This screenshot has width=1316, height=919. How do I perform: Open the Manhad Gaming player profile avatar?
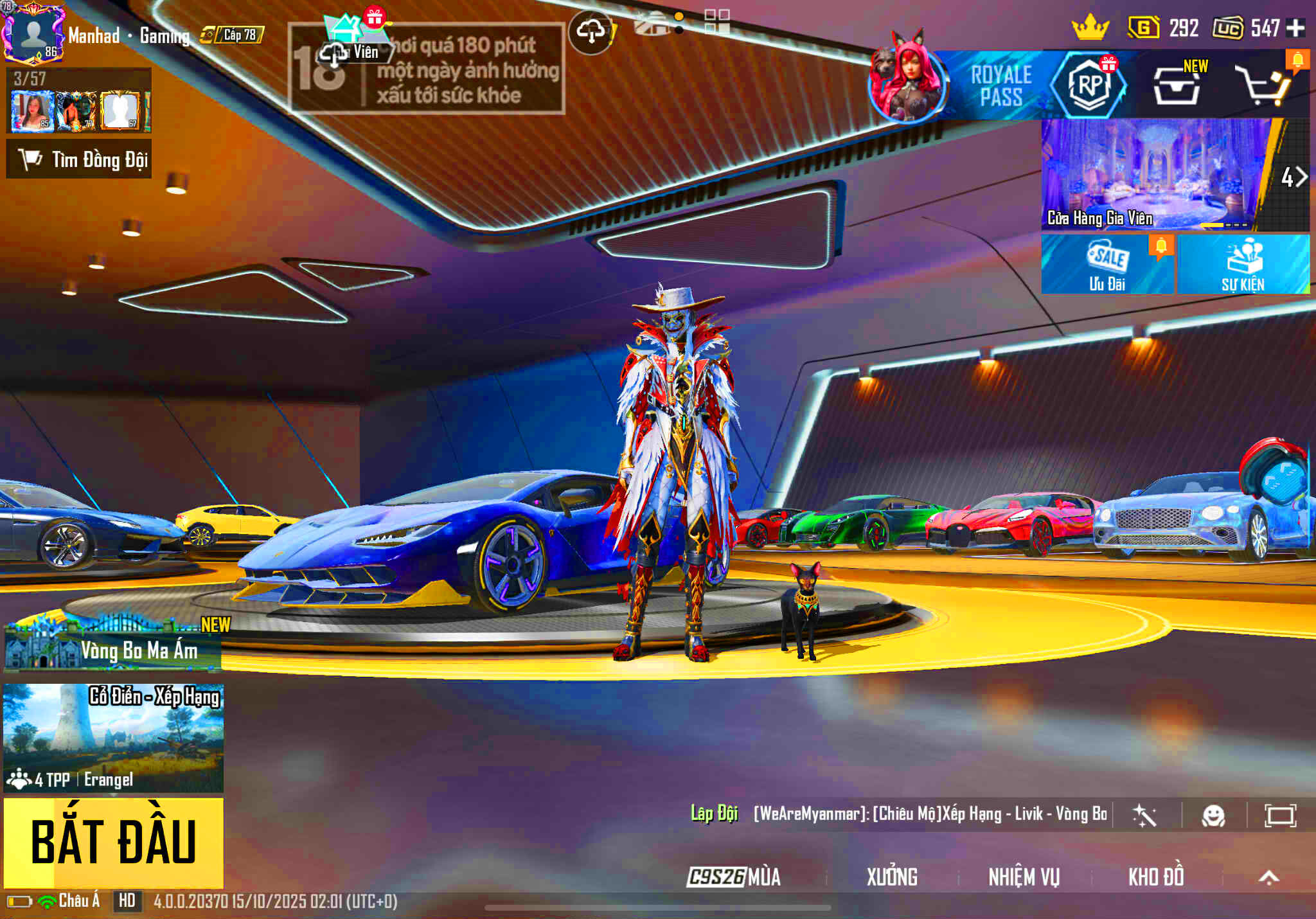pyautogui.click(x=33, y=33)
